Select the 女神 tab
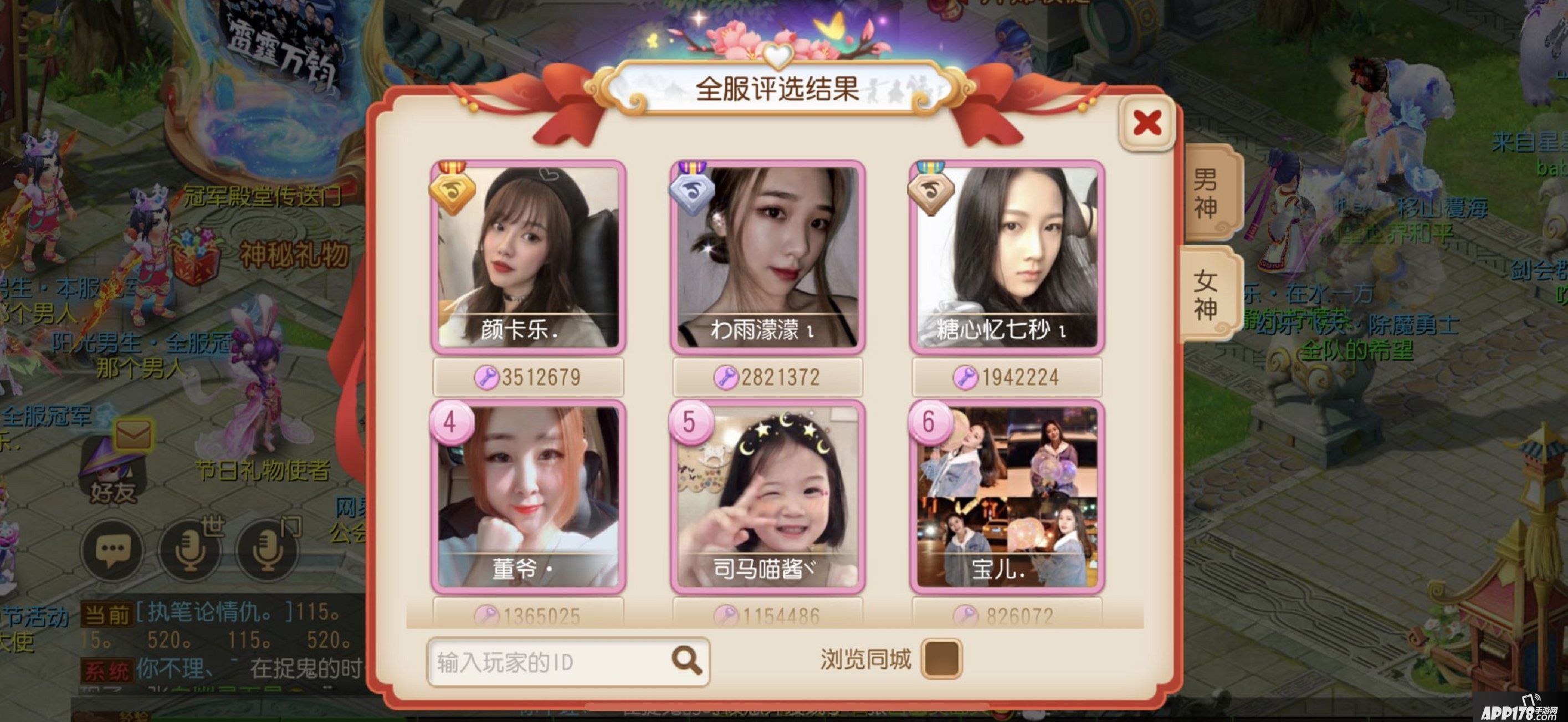 coord(1206,295)
